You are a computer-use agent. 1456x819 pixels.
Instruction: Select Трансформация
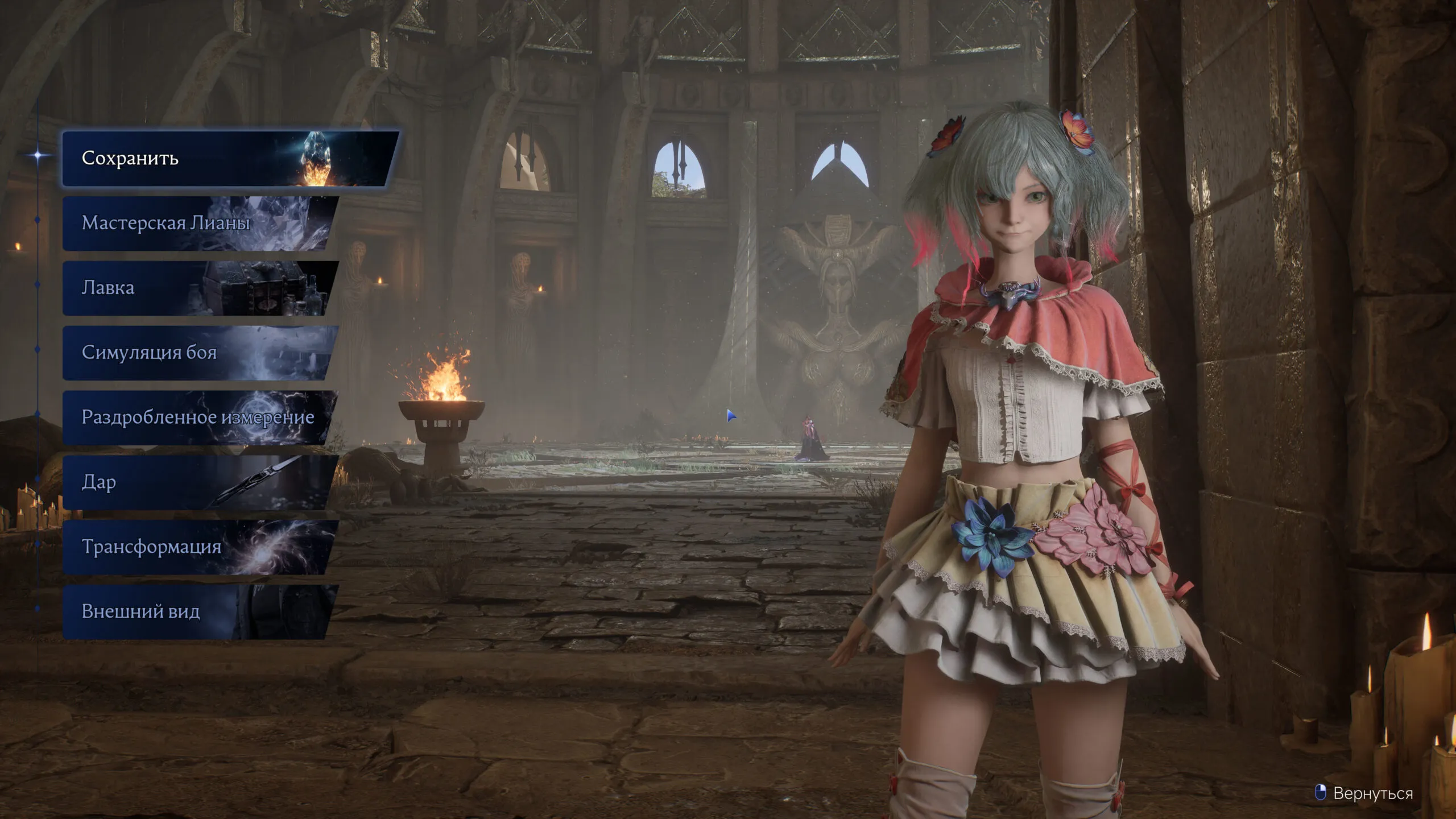(199, 547)
